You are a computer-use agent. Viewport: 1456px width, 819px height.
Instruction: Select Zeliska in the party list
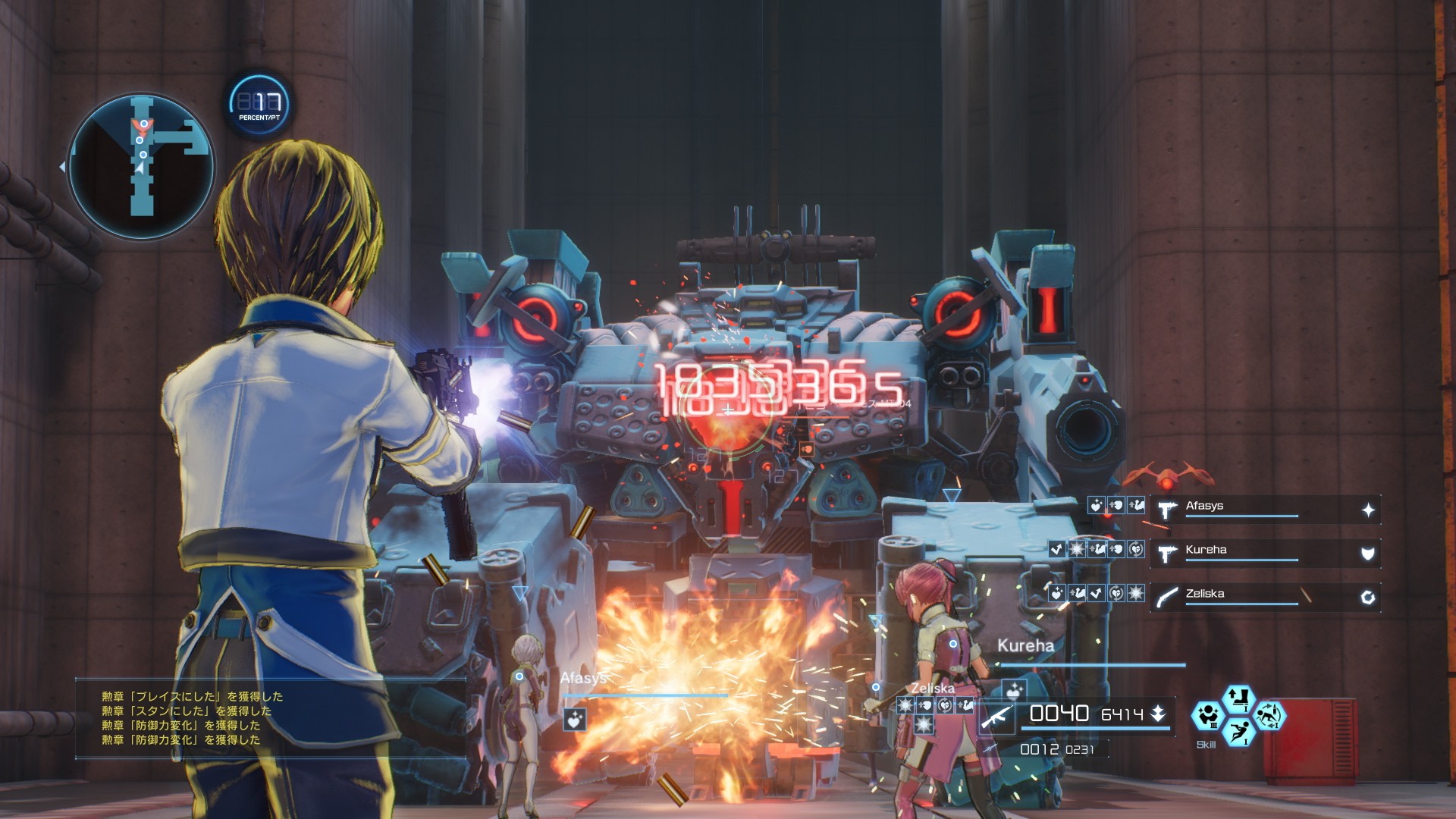(x=1242, y=595)
